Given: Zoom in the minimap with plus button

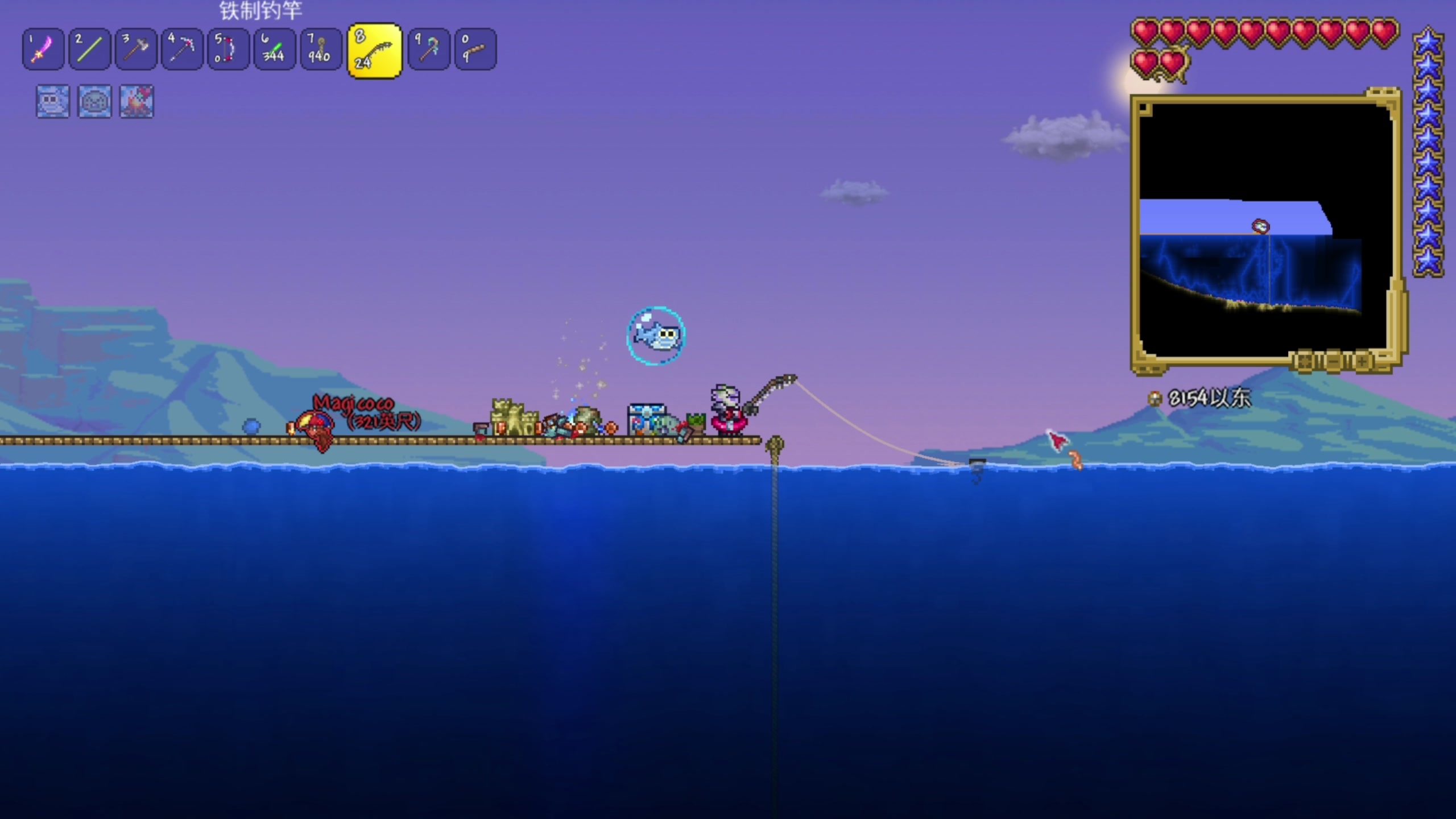Looking at the screenshot, I should pos(1362,362).
